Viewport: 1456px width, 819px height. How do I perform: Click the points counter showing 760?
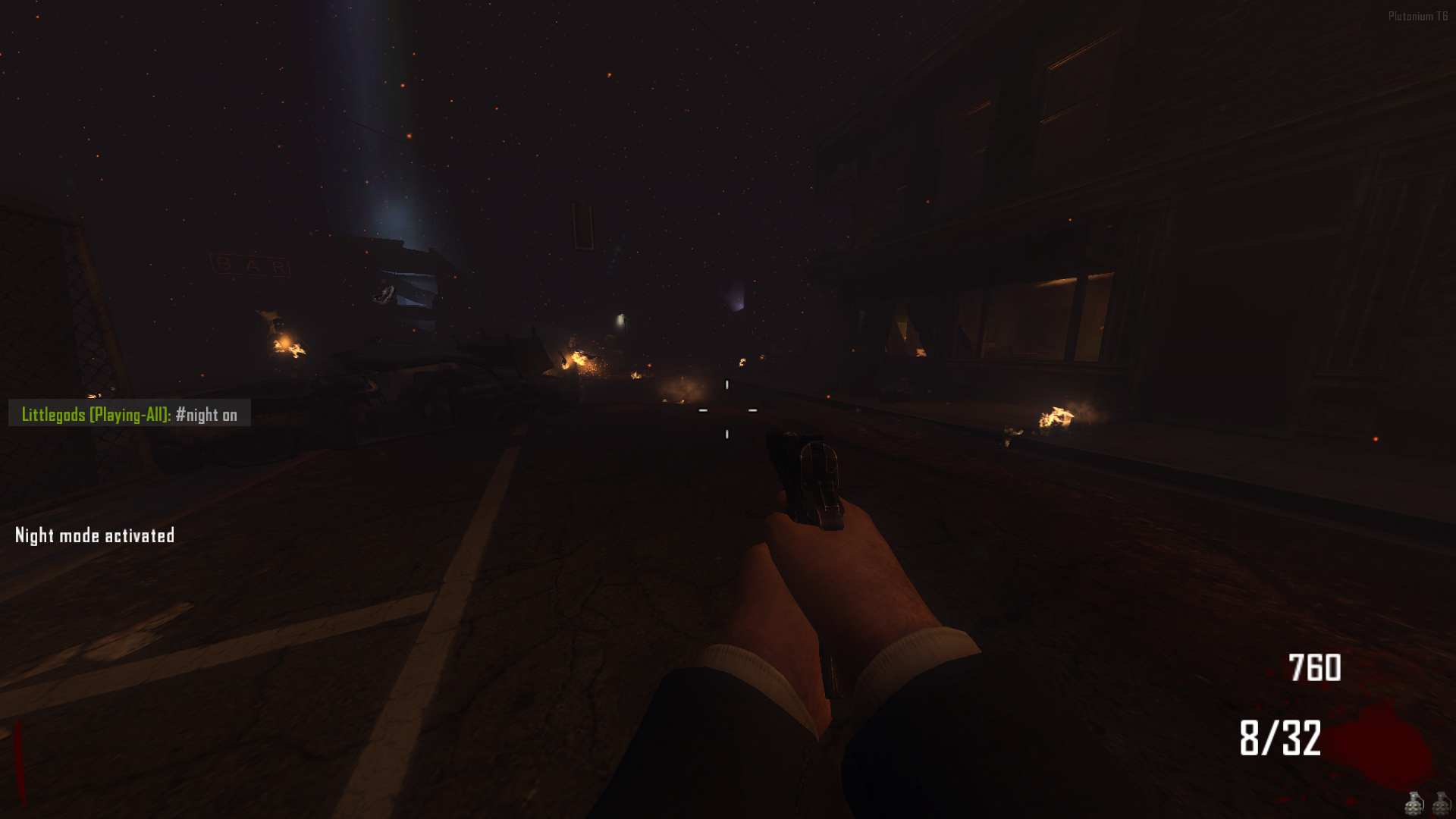point(1314,668)
